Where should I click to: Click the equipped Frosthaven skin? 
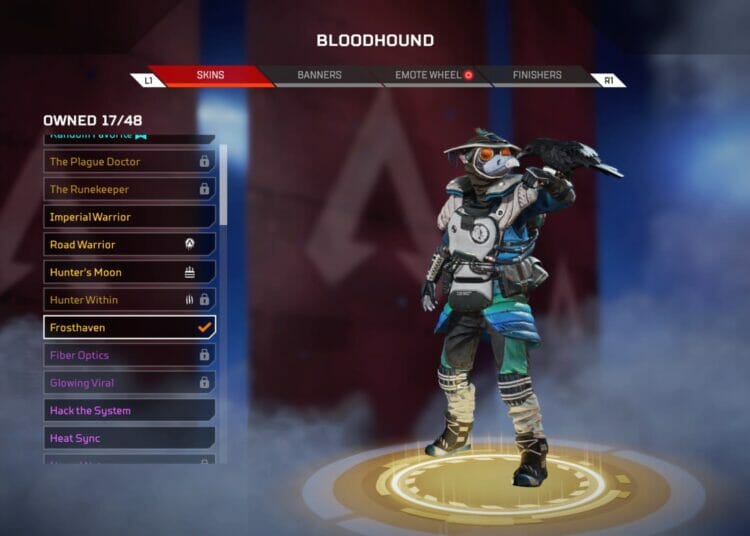129,327
